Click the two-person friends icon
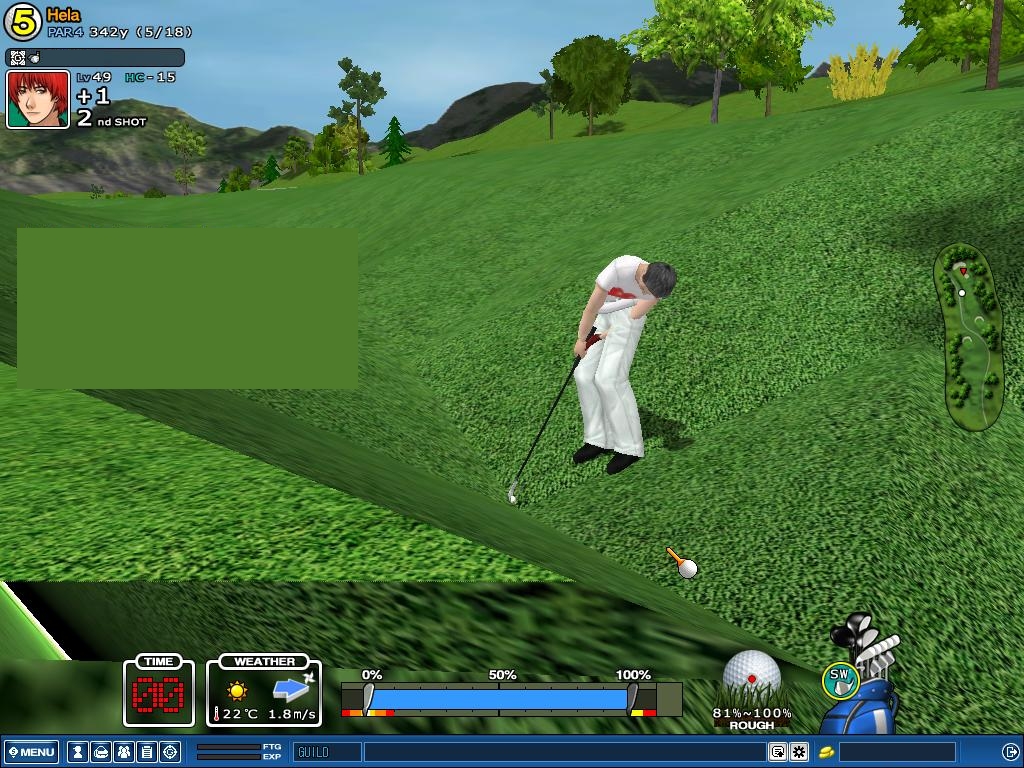The image size is (1024, 768). click(123, 752)
